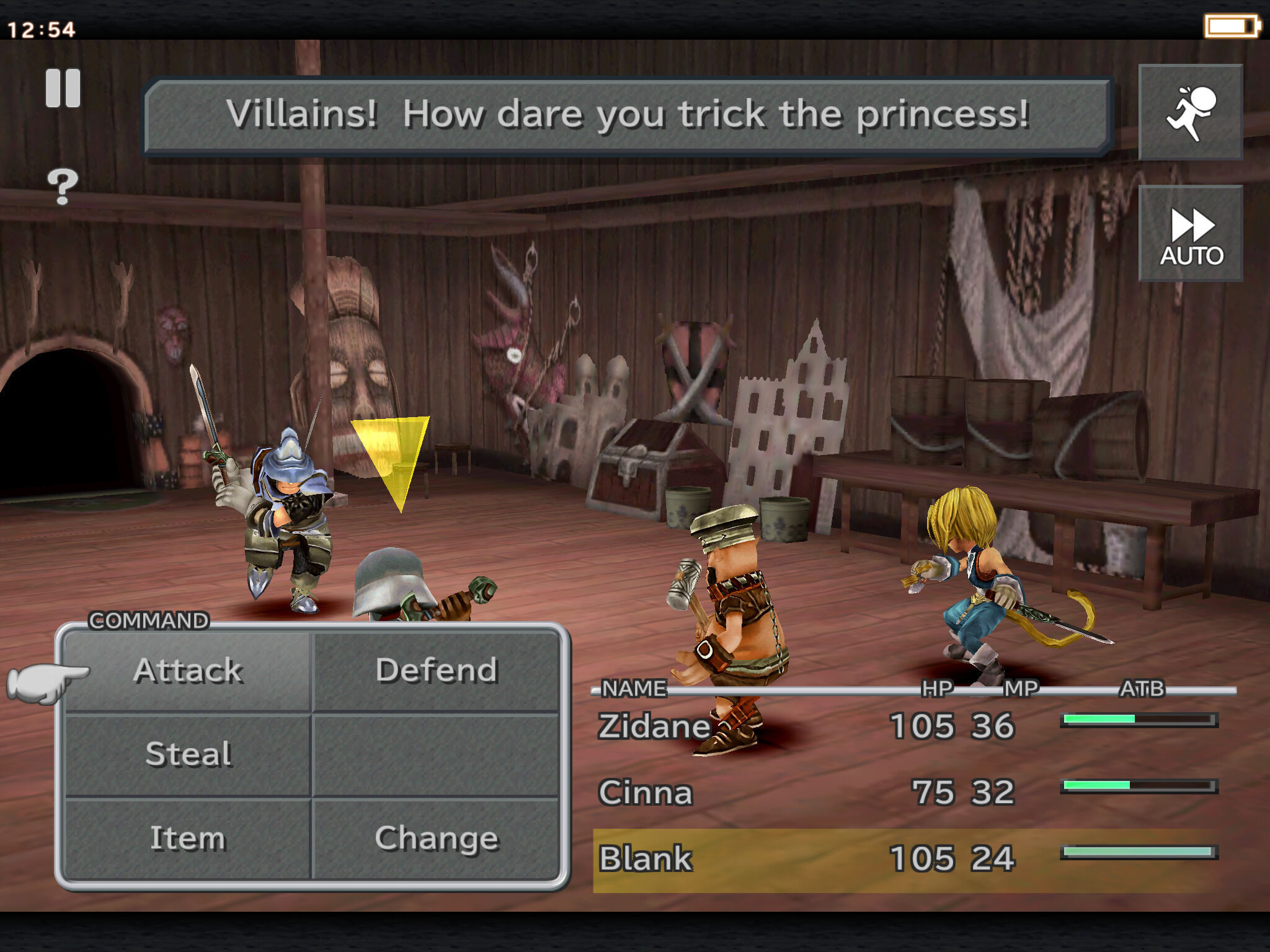Open the question mark help
The image size is (1270, 952).
coord(63,186)
